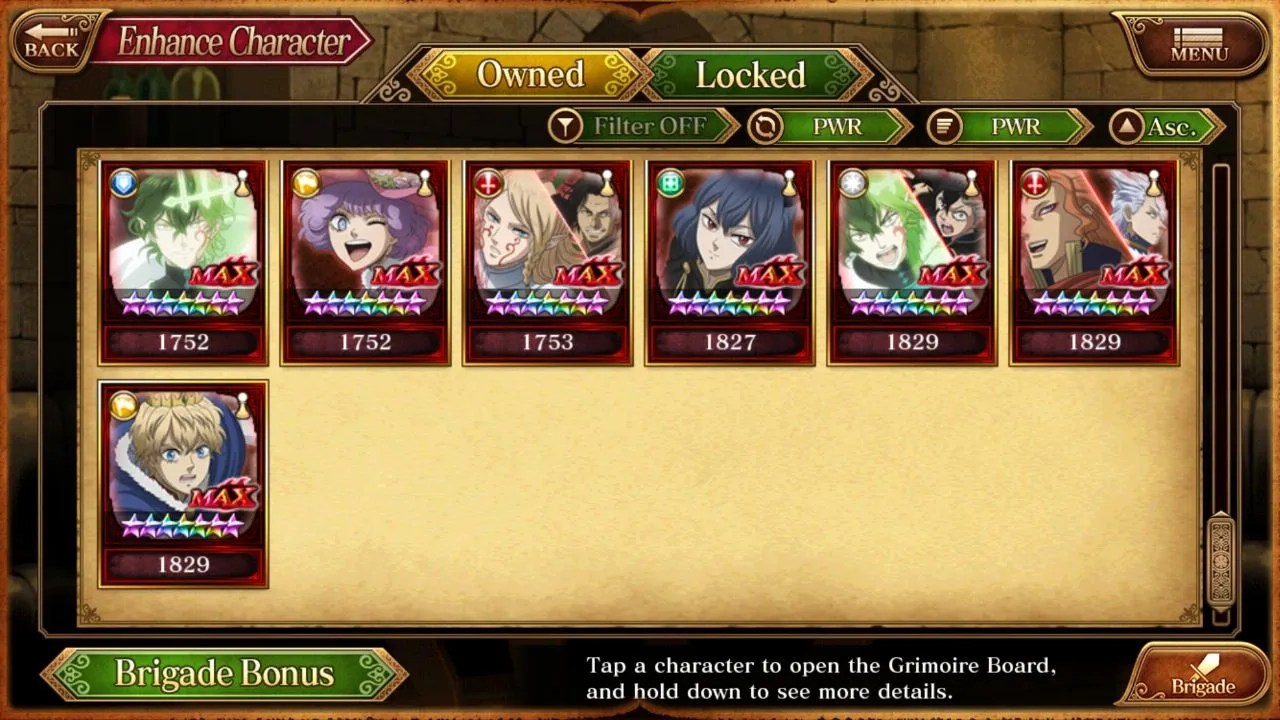
Task: Switch to the Locked tab
Action: click(750, 75)
